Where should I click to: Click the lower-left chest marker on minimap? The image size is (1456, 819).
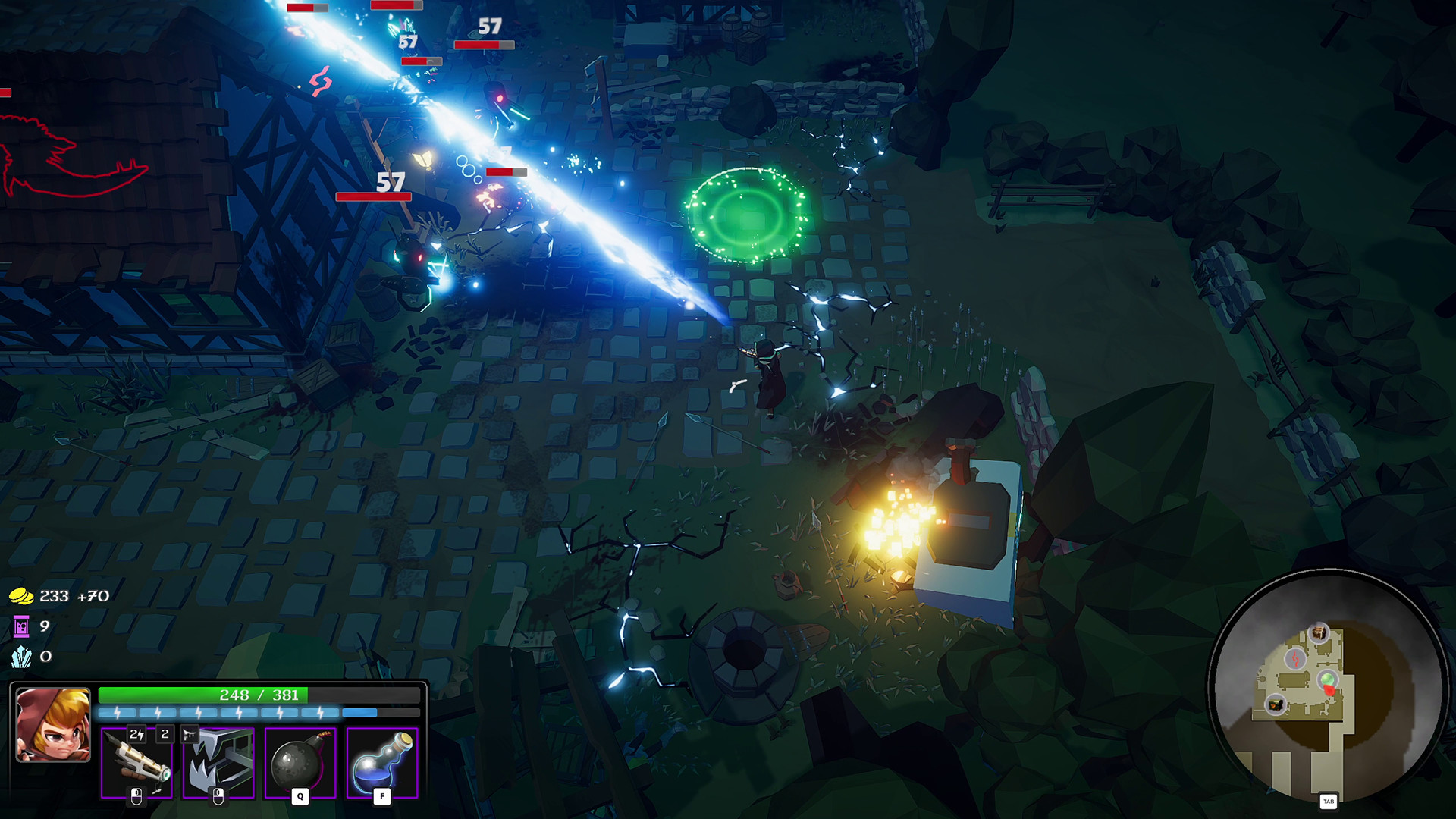(x=1275, y=704)
